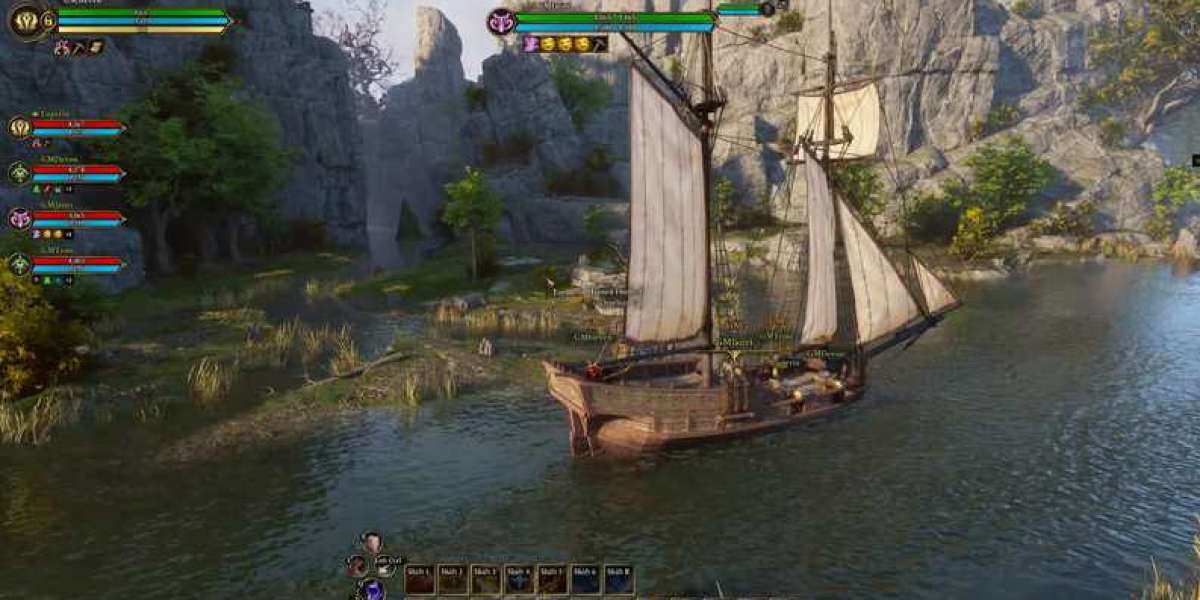Cast the Skill 4 hotbar ability
The image size is (1200, 600).
coord(519,579)
